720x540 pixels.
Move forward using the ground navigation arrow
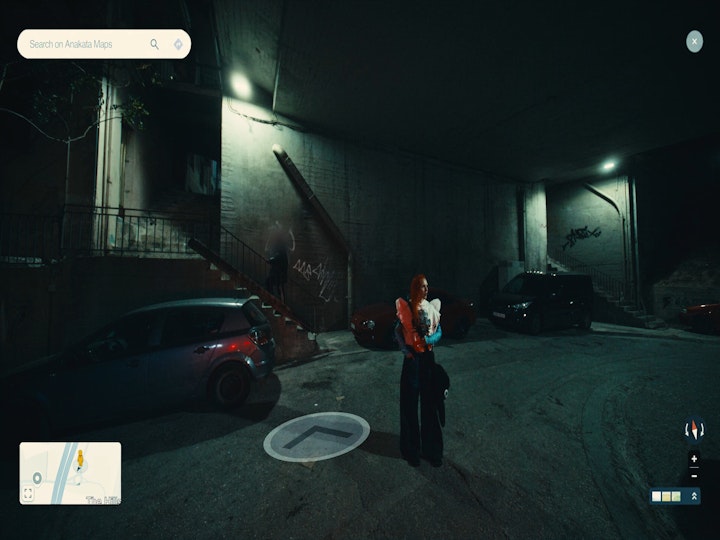click(x=316, y=436)
